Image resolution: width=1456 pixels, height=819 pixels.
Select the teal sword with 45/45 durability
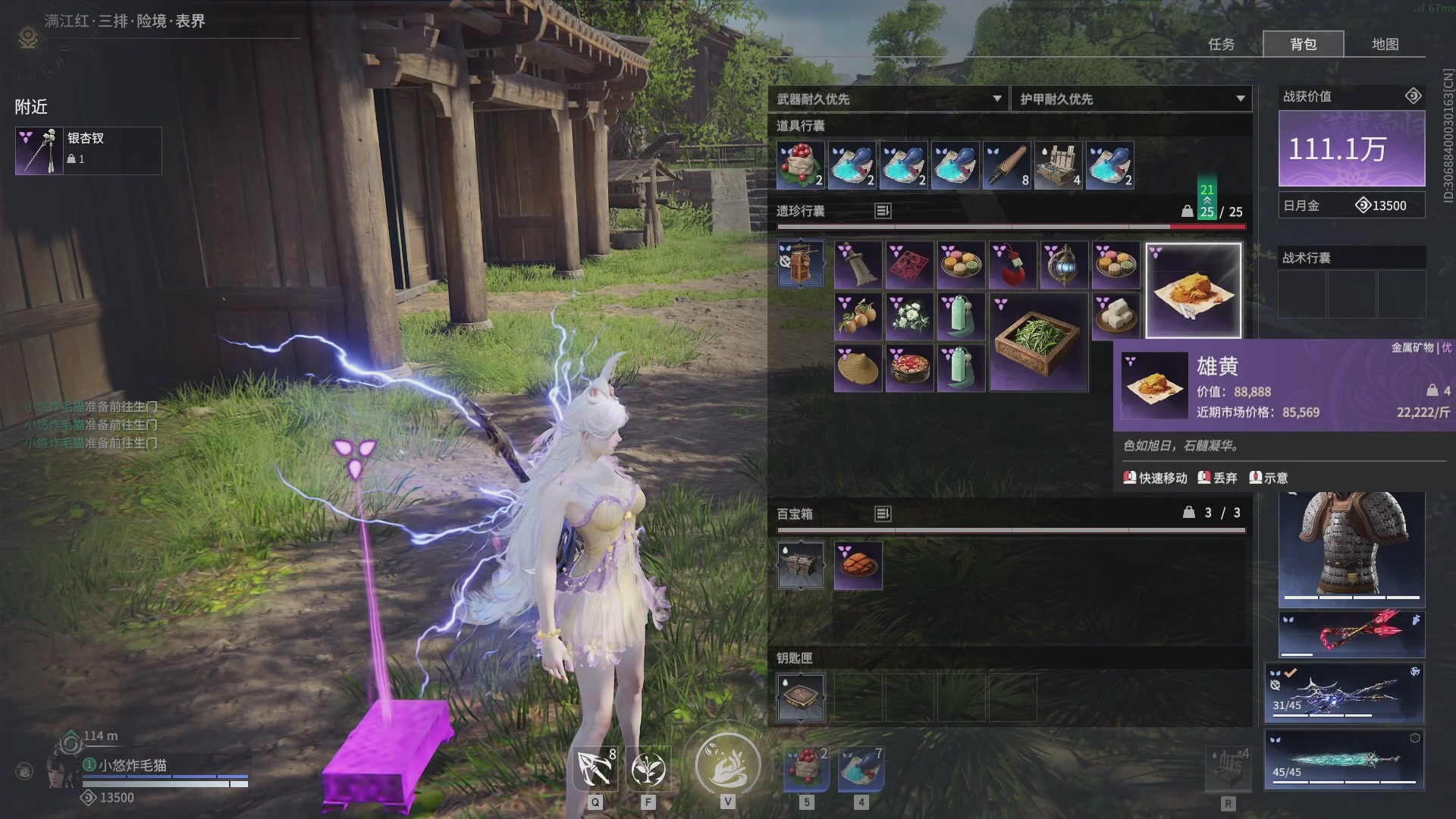coord(1344,760)
